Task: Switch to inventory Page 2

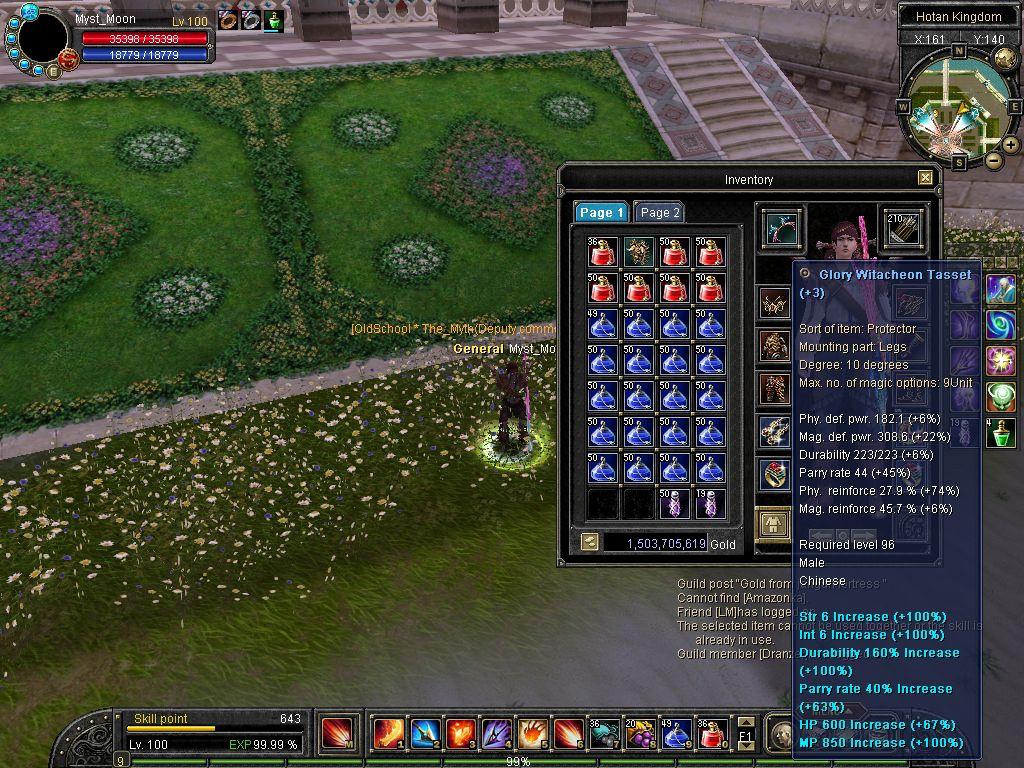Action: pyautogui.click(x=660, y=212)
